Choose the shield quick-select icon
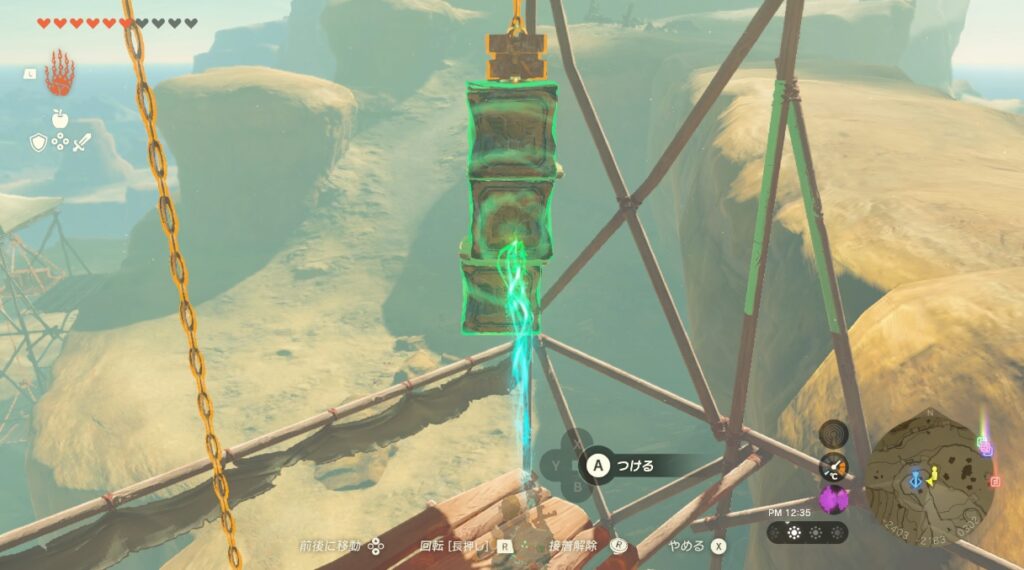The image size is (1024, 570). click(37, 142)
